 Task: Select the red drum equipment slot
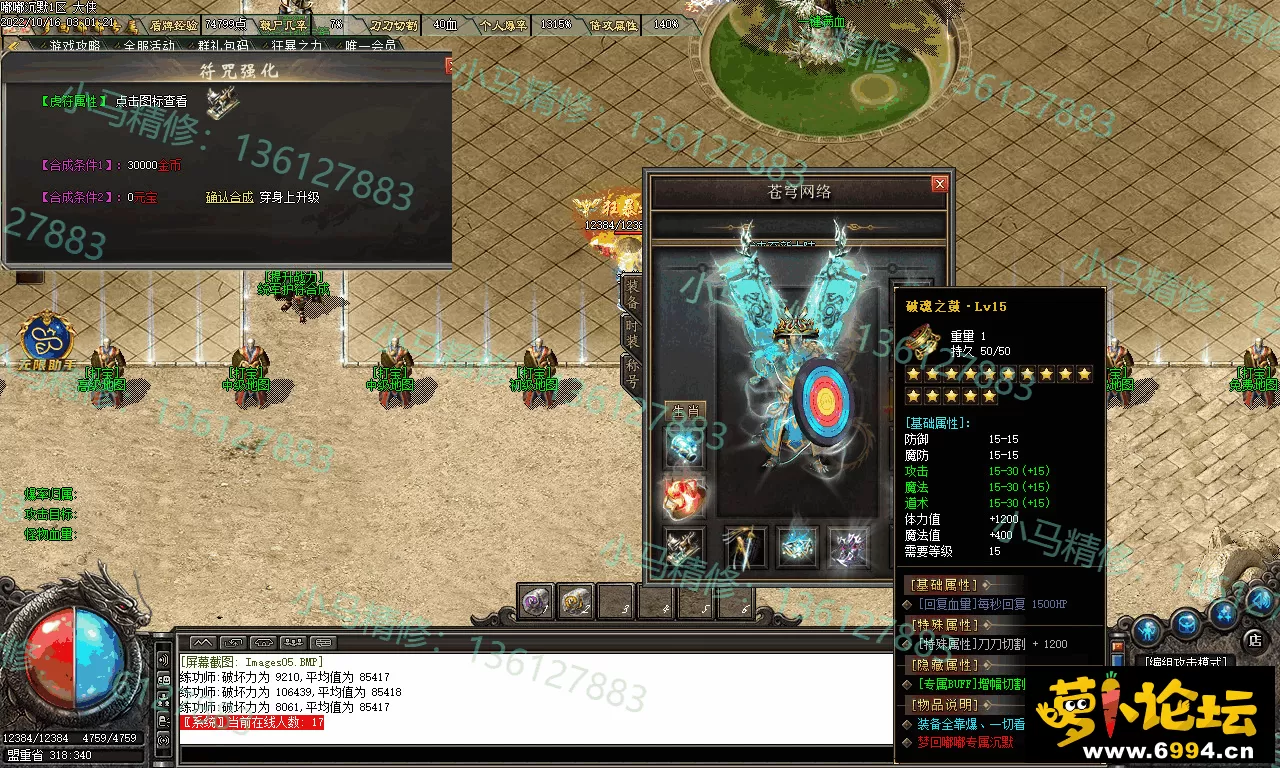(x=685, y=496)
